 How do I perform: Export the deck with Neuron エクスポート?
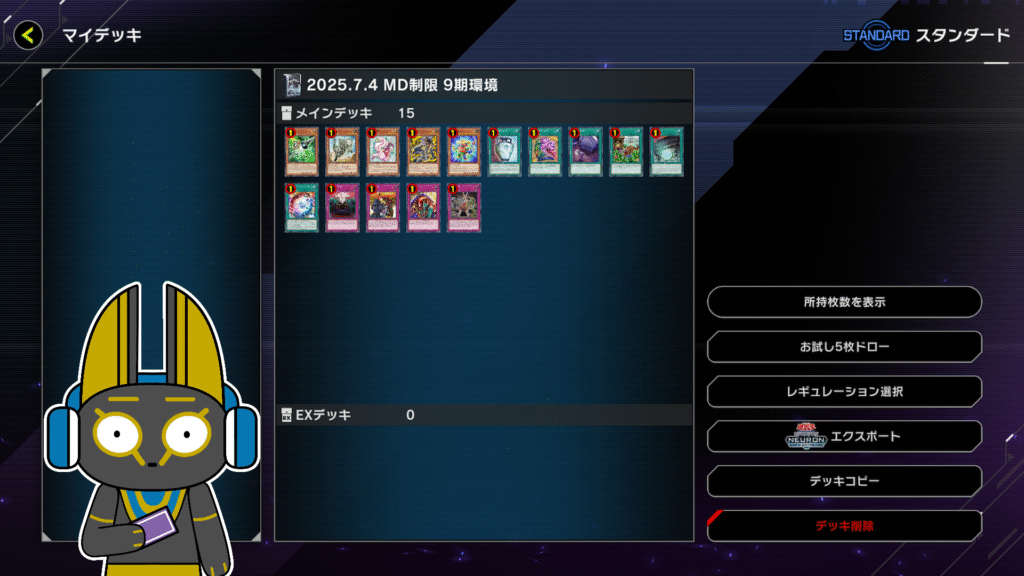click(844, 437)
